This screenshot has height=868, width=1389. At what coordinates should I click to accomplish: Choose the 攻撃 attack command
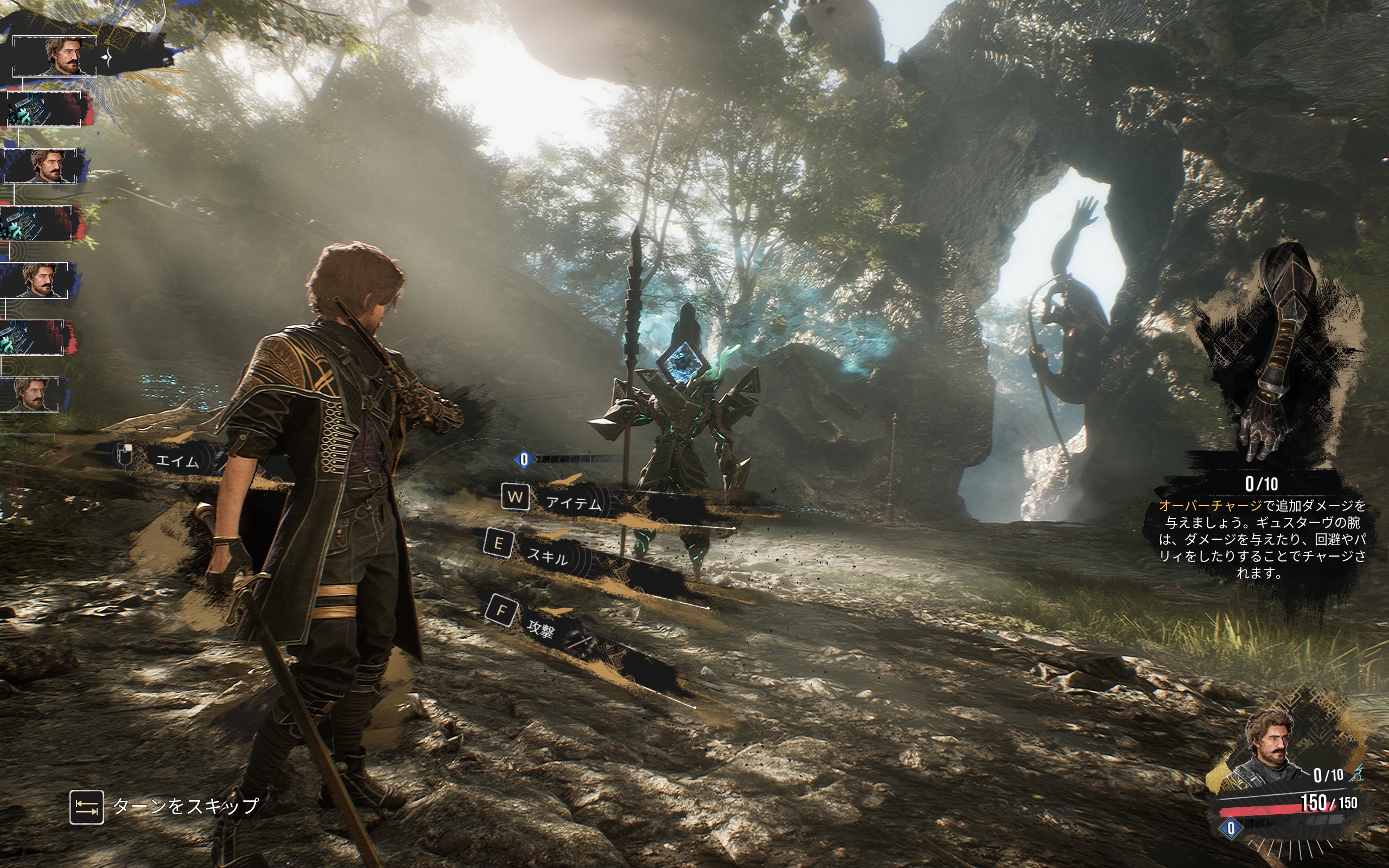click(540, 629)
